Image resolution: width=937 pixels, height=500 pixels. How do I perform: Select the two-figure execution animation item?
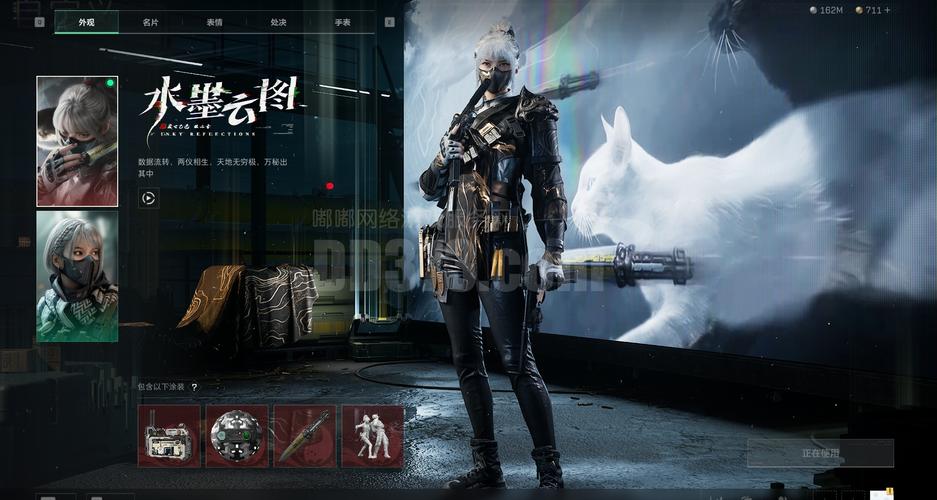(372, 436)
